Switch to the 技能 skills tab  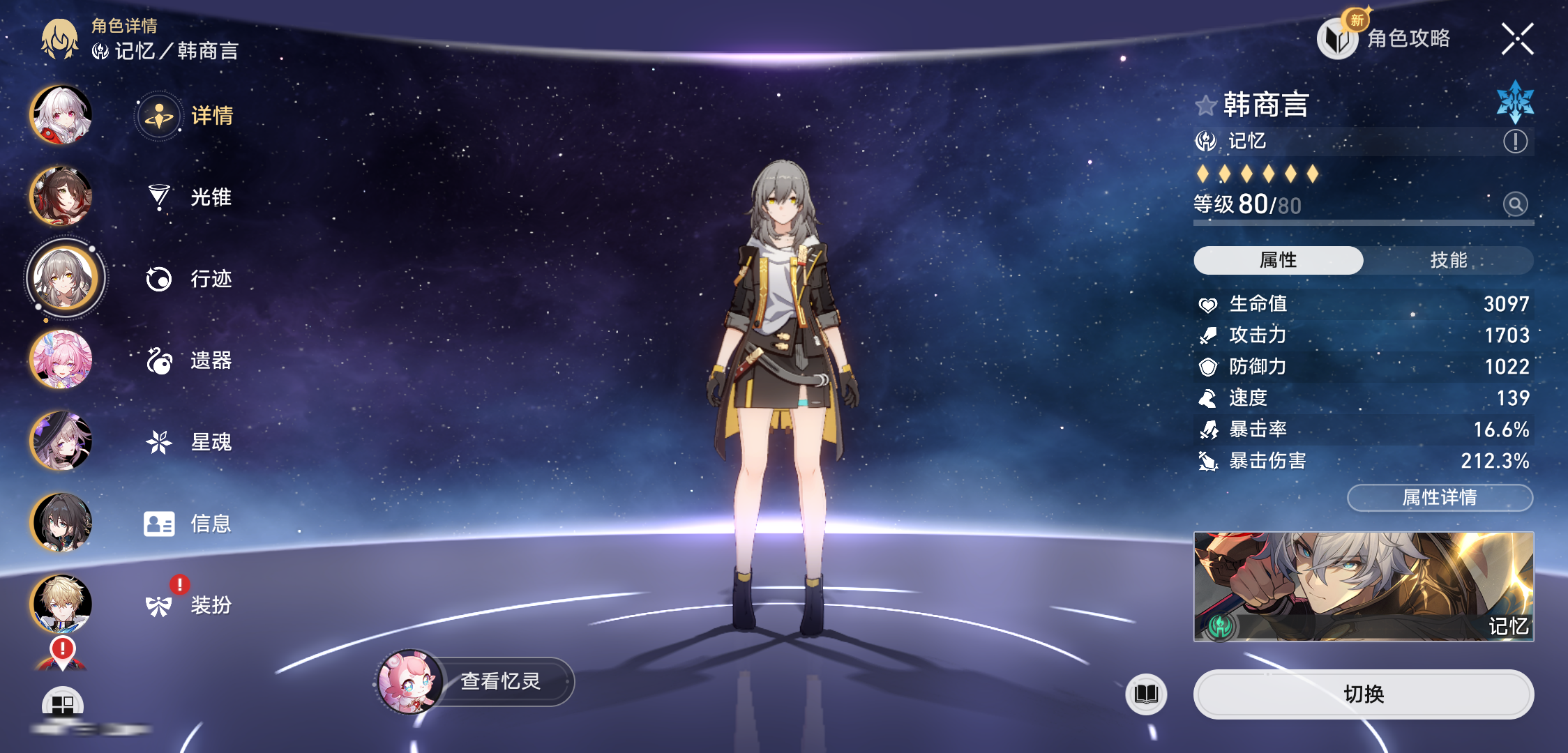(x=1448, y=260)
